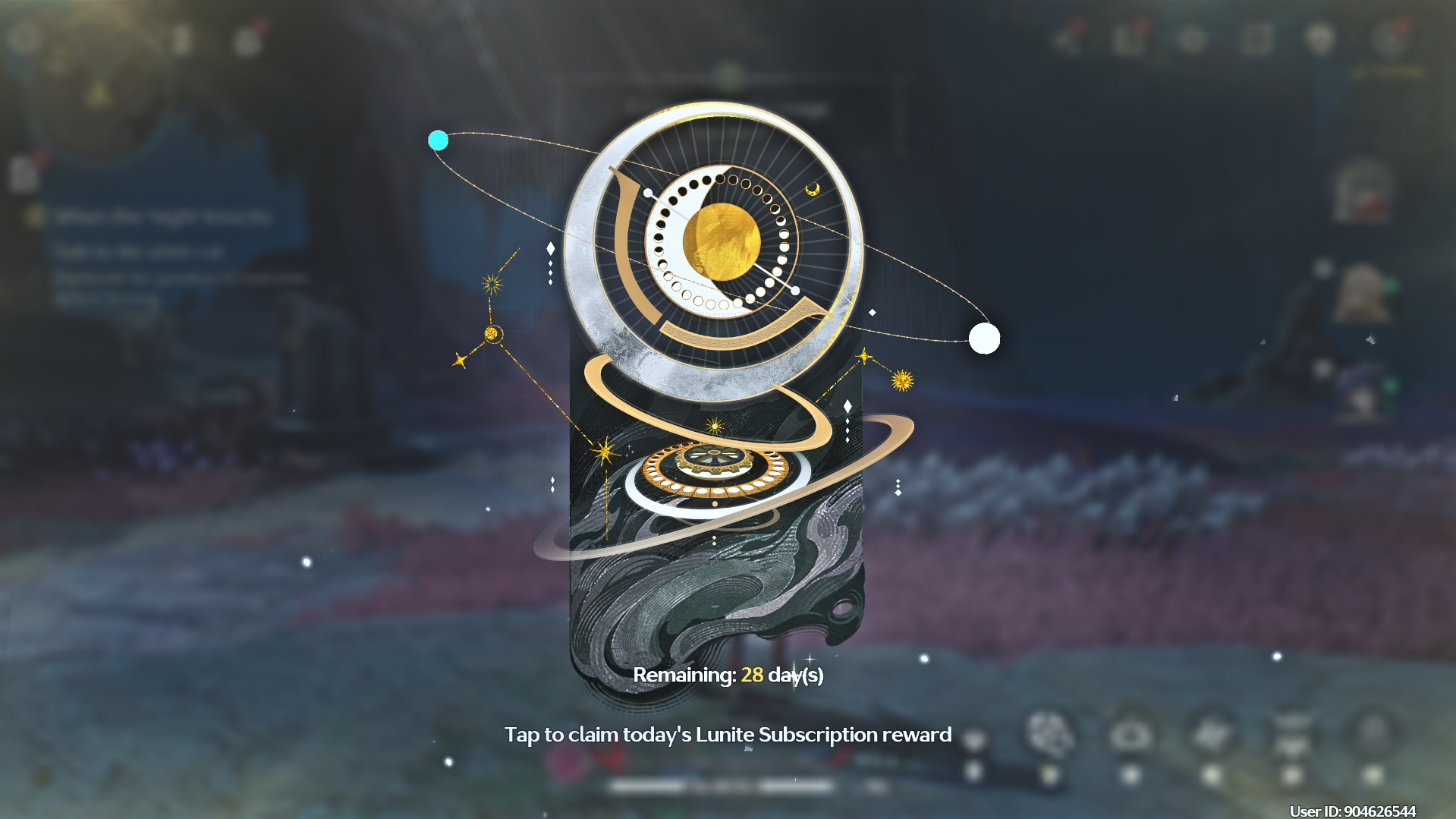
Task: Click the grid-style icon in the top-right row
Action: [x=1256, y=39]
